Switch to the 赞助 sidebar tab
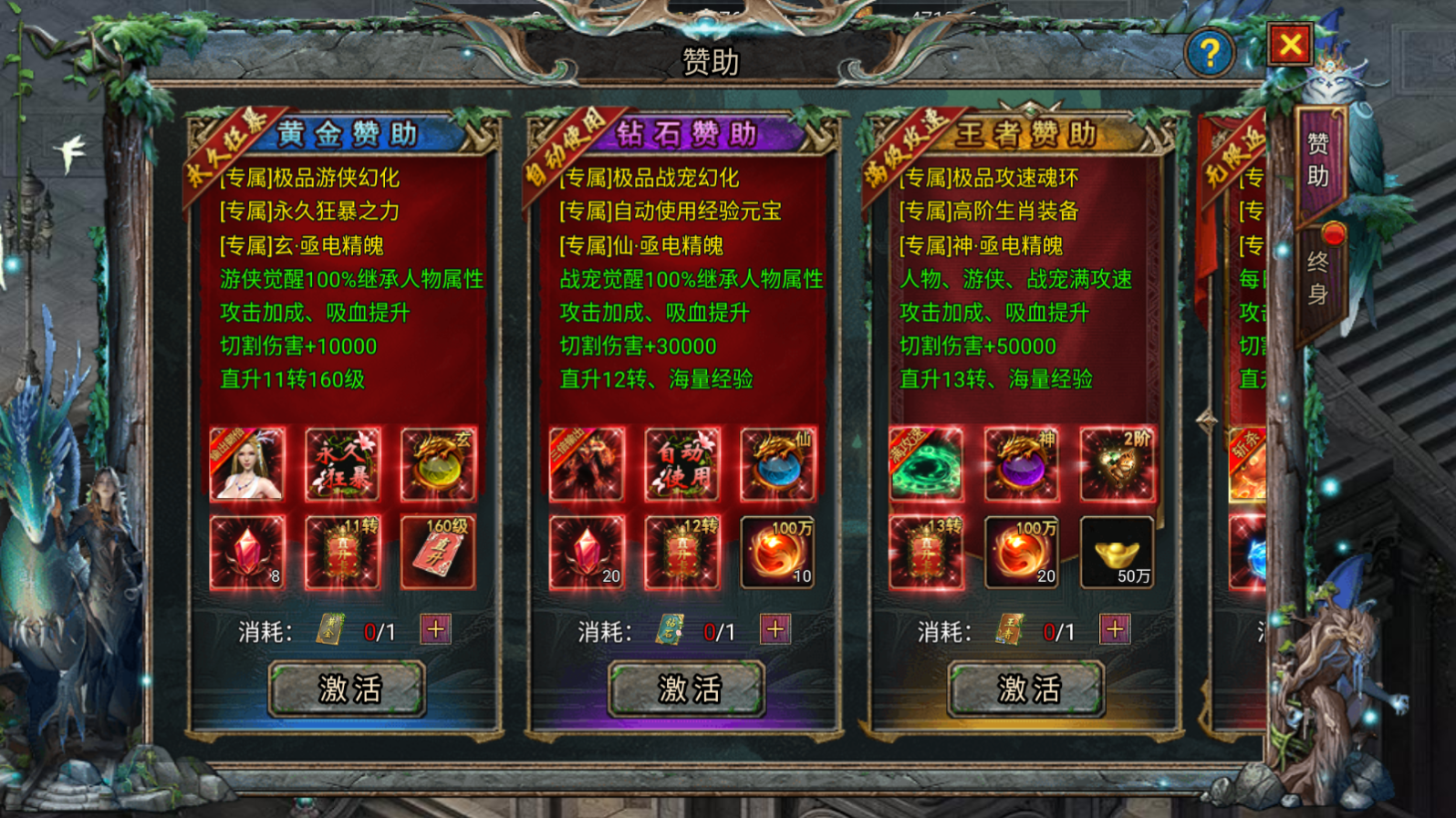The height and width of the screenshot is (818, 1456). (1321, 161)
